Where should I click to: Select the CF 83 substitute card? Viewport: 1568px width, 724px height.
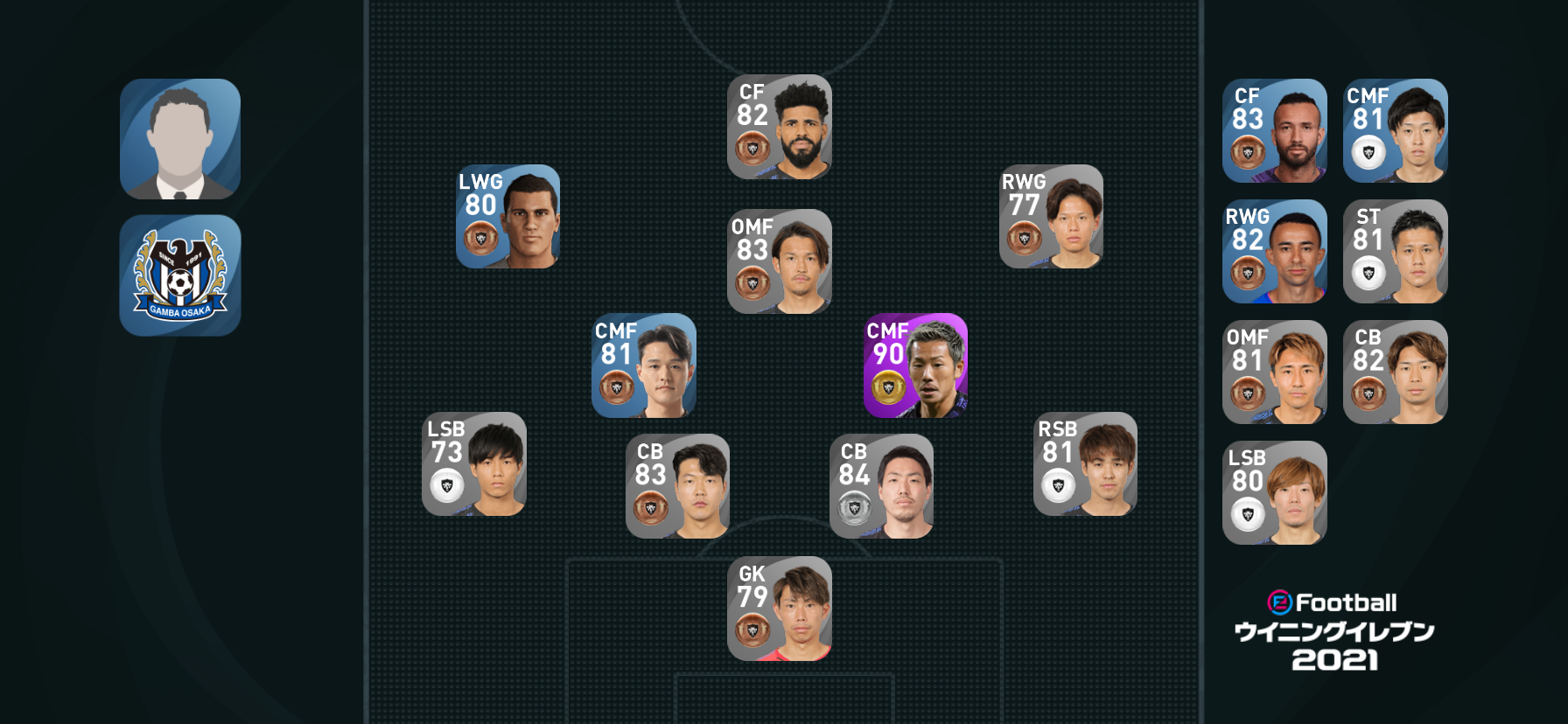[1274, 130]
